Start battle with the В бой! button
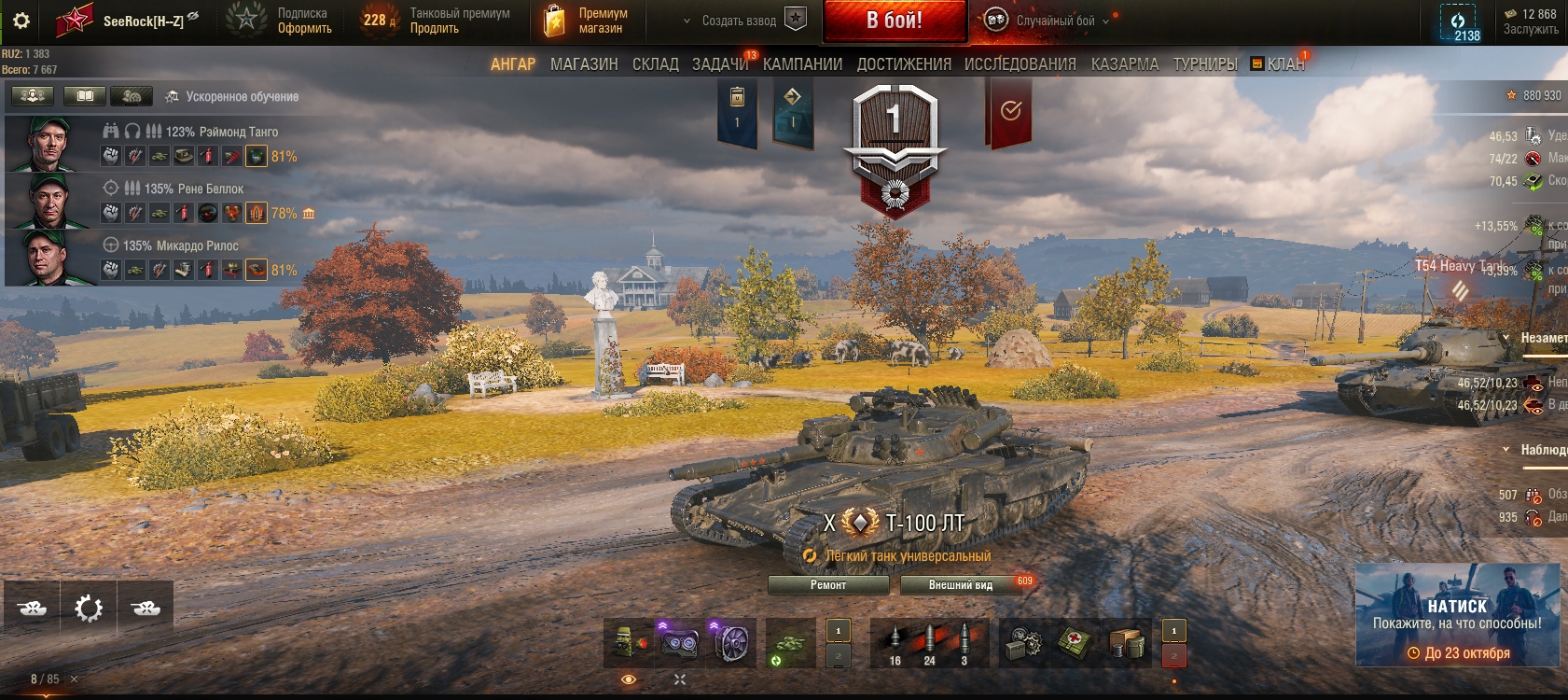This screenshot has height=700, width=1568. pyautogui.click(x=894, y=21)
